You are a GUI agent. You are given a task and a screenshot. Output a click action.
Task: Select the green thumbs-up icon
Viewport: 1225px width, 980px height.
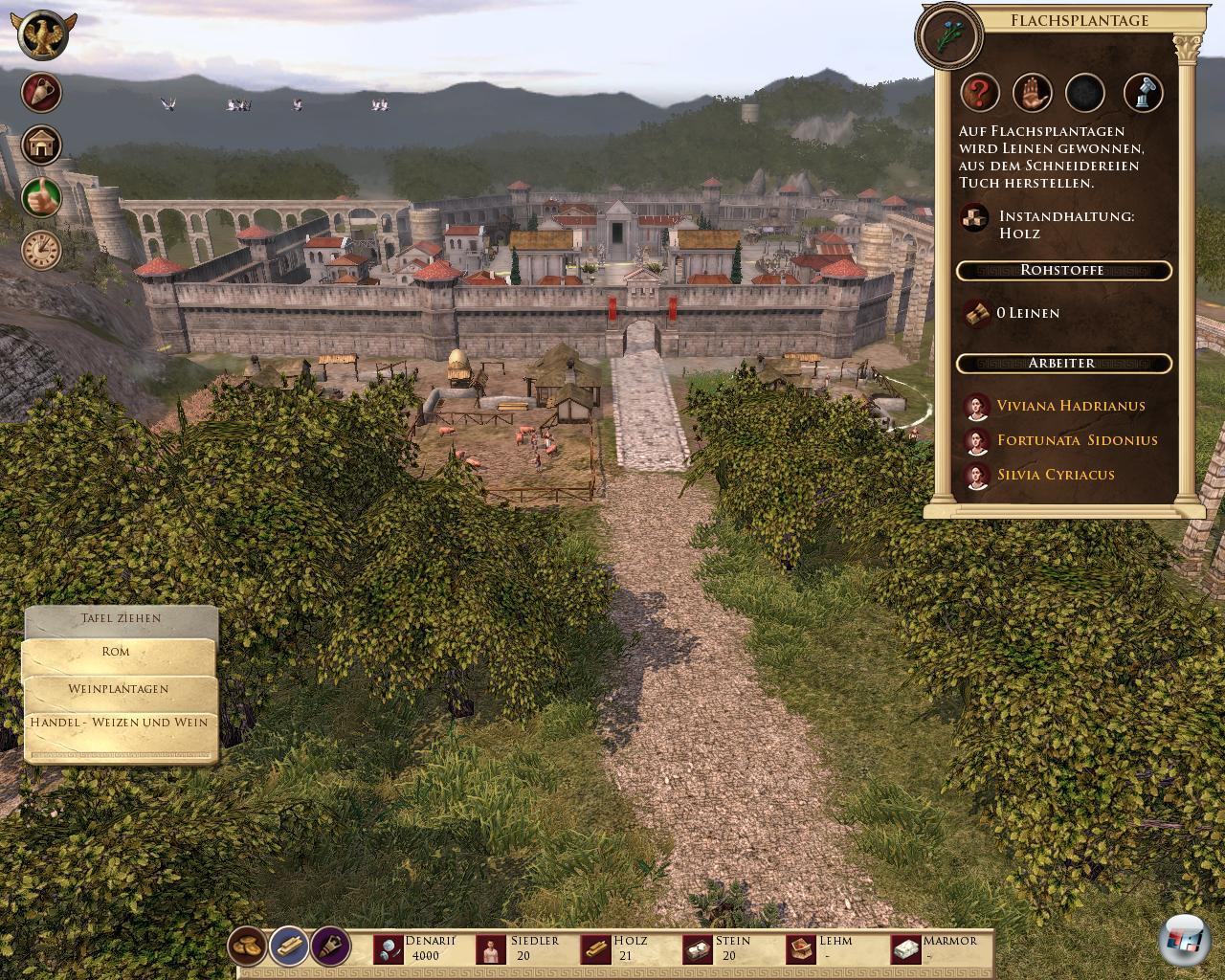[x=42, y=197]
